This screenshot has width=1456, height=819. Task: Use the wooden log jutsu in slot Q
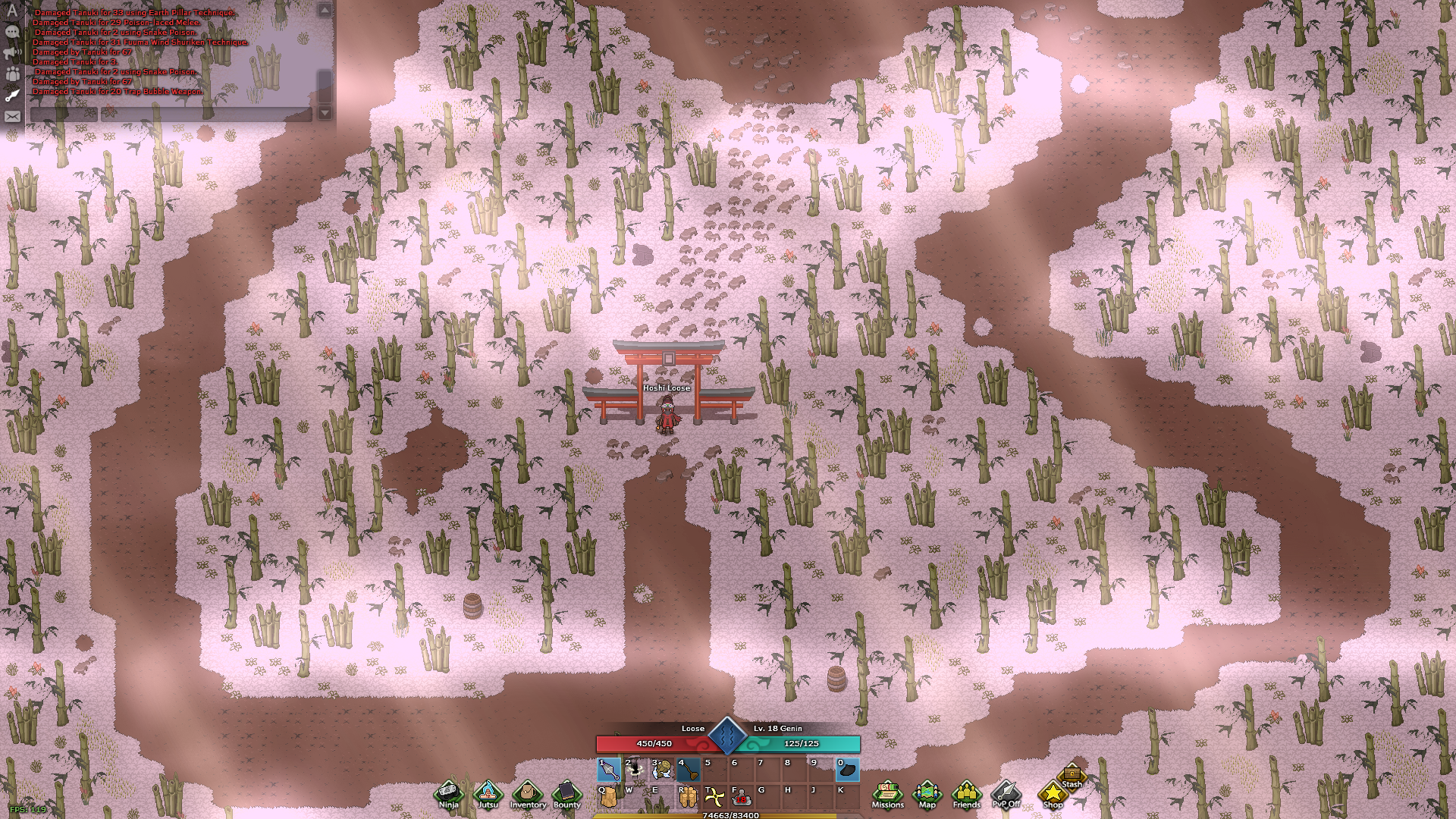608,797
